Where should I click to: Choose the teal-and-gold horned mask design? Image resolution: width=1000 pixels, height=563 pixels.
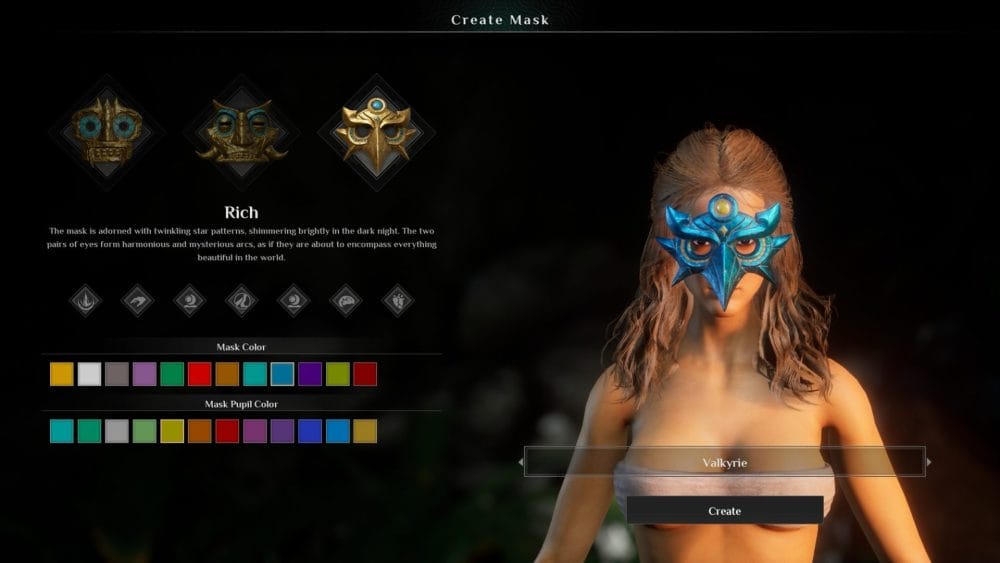240,131
